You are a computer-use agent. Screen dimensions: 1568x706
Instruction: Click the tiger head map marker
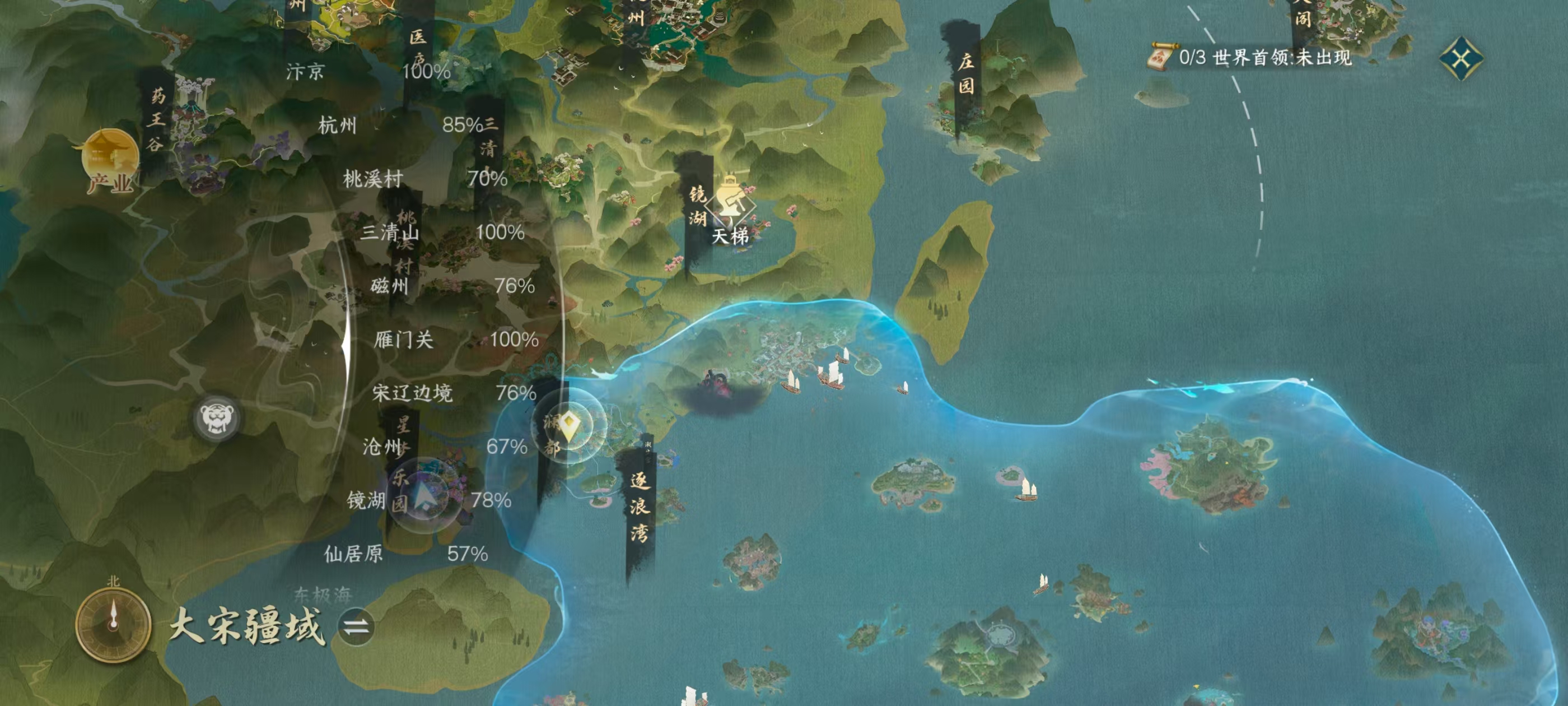217,417
